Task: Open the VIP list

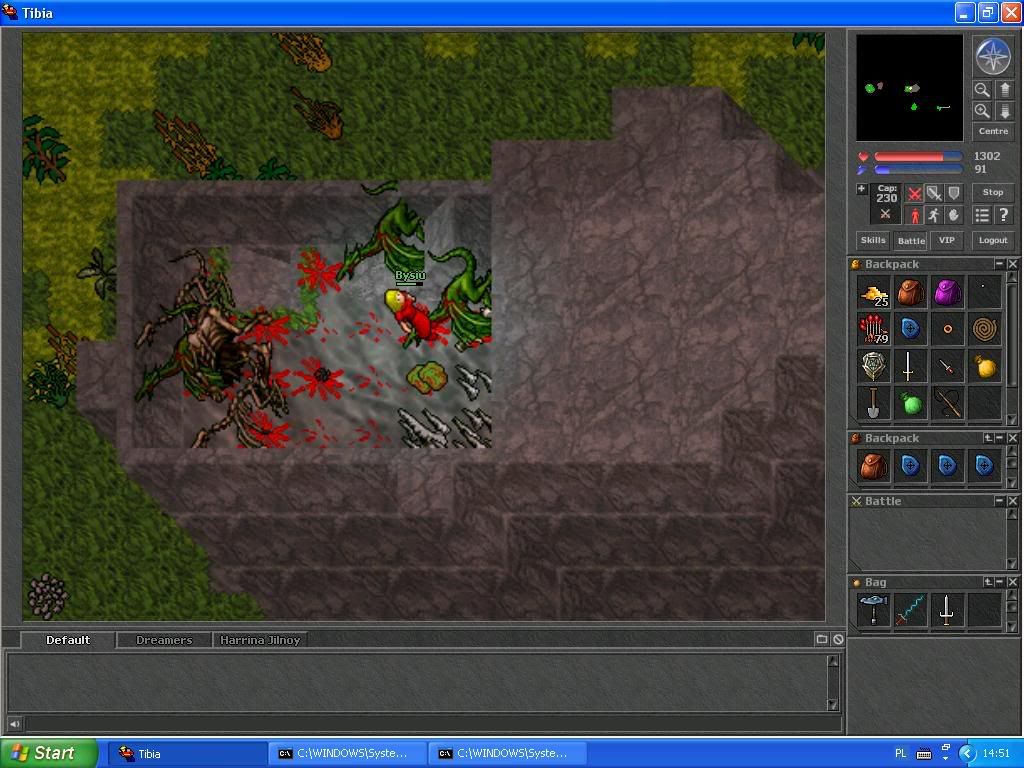Action: tap(946, 240)
